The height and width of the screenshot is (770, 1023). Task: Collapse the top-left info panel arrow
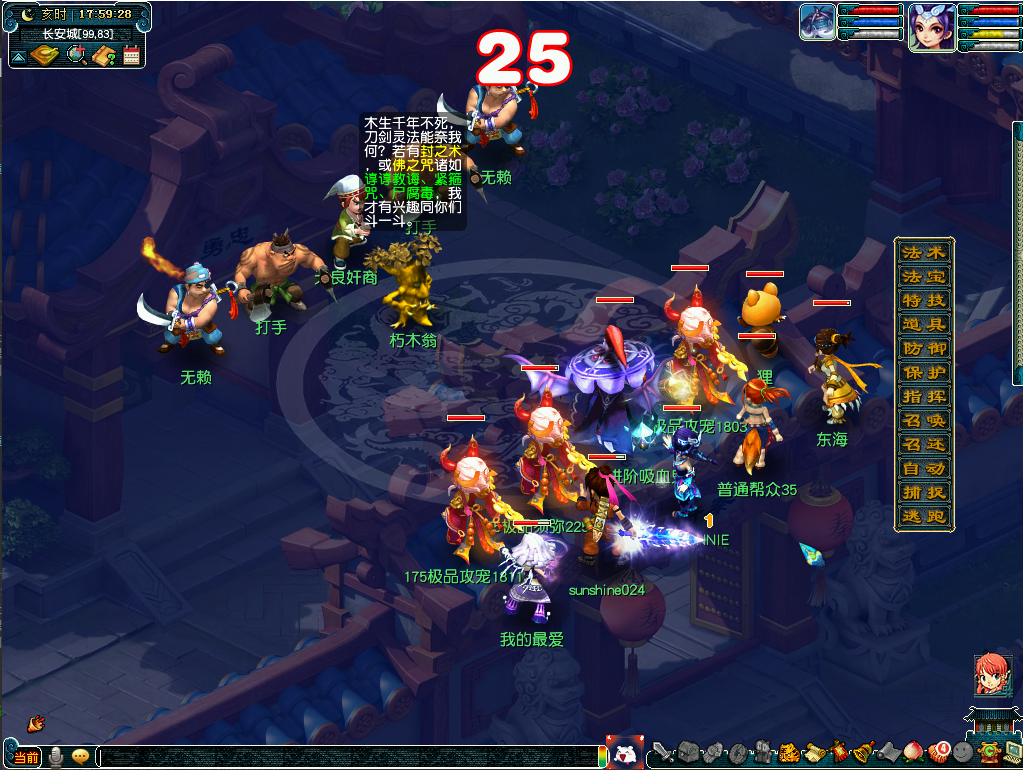[x=19, y=57]
